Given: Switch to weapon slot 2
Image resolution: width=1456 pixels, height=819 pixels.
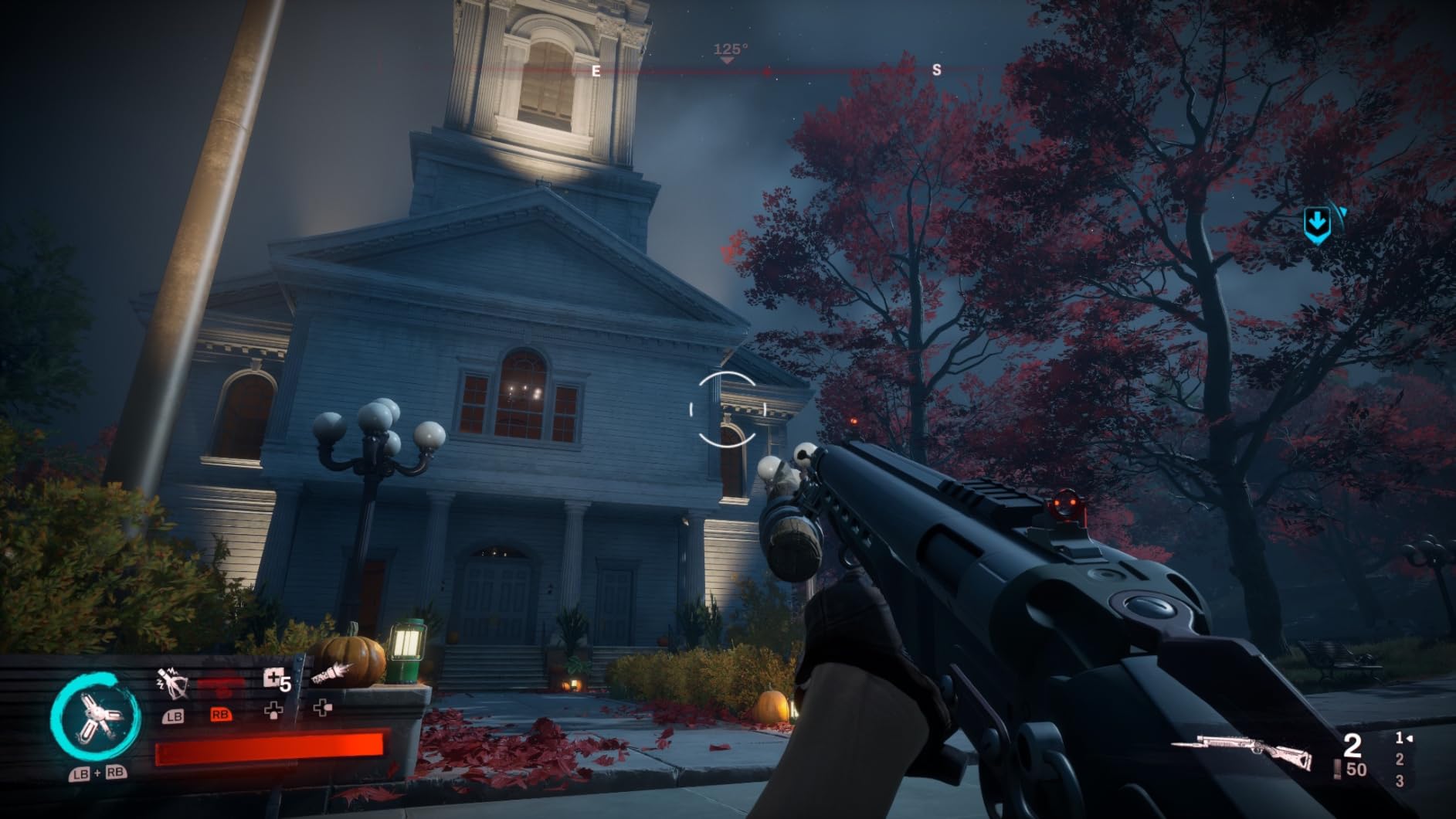Looking at the screenshot, I should (x=1400, y=761).
